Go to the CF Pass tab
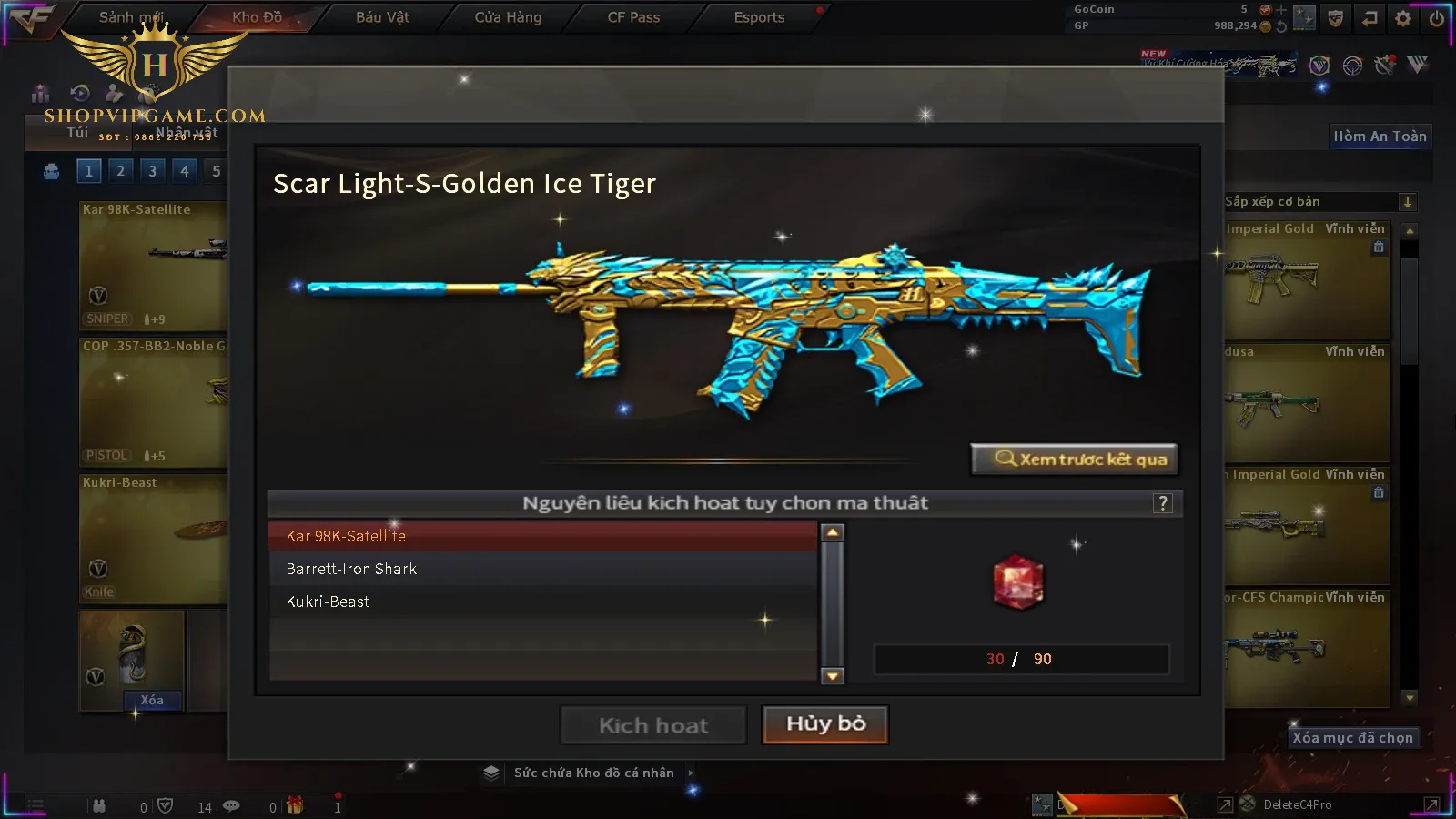 (x=633, y=17)
